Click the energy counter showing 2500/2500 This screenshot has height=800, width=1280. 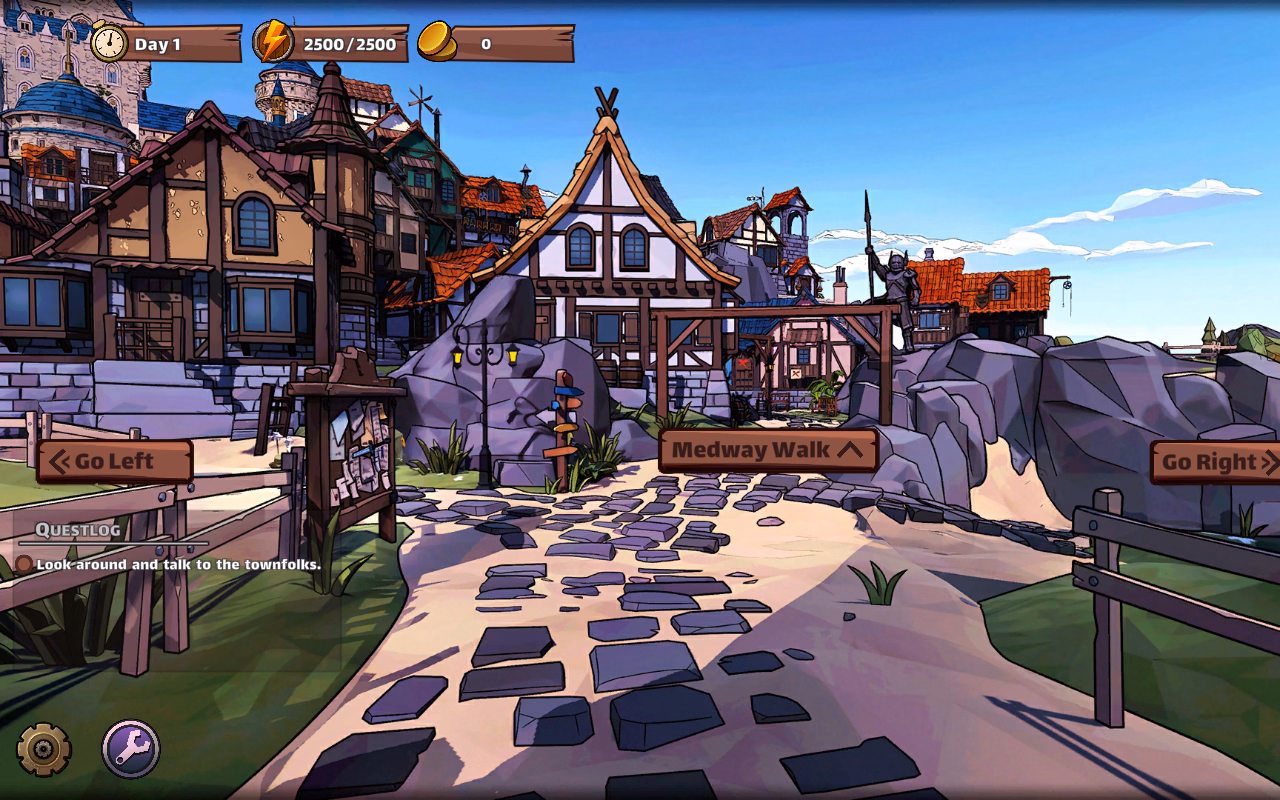point(348,42)
